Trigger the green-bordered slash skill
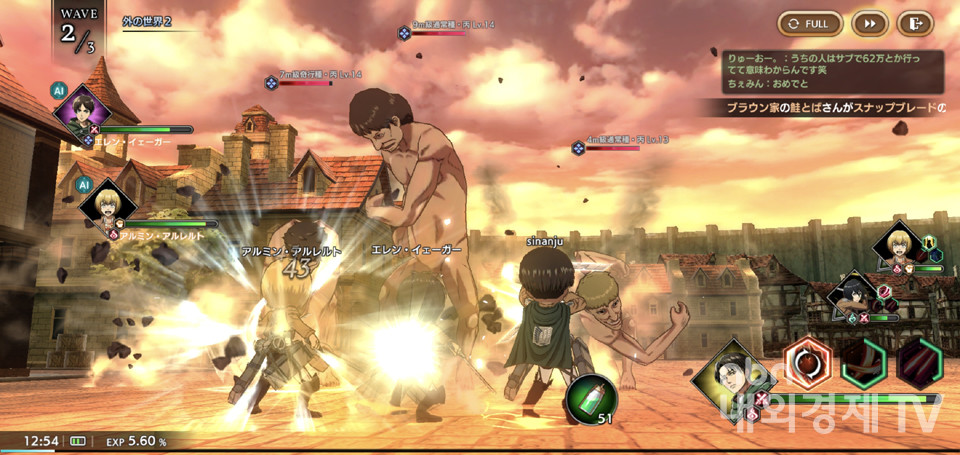This screenshot has width=960, height=455. (x=863, y=363)
